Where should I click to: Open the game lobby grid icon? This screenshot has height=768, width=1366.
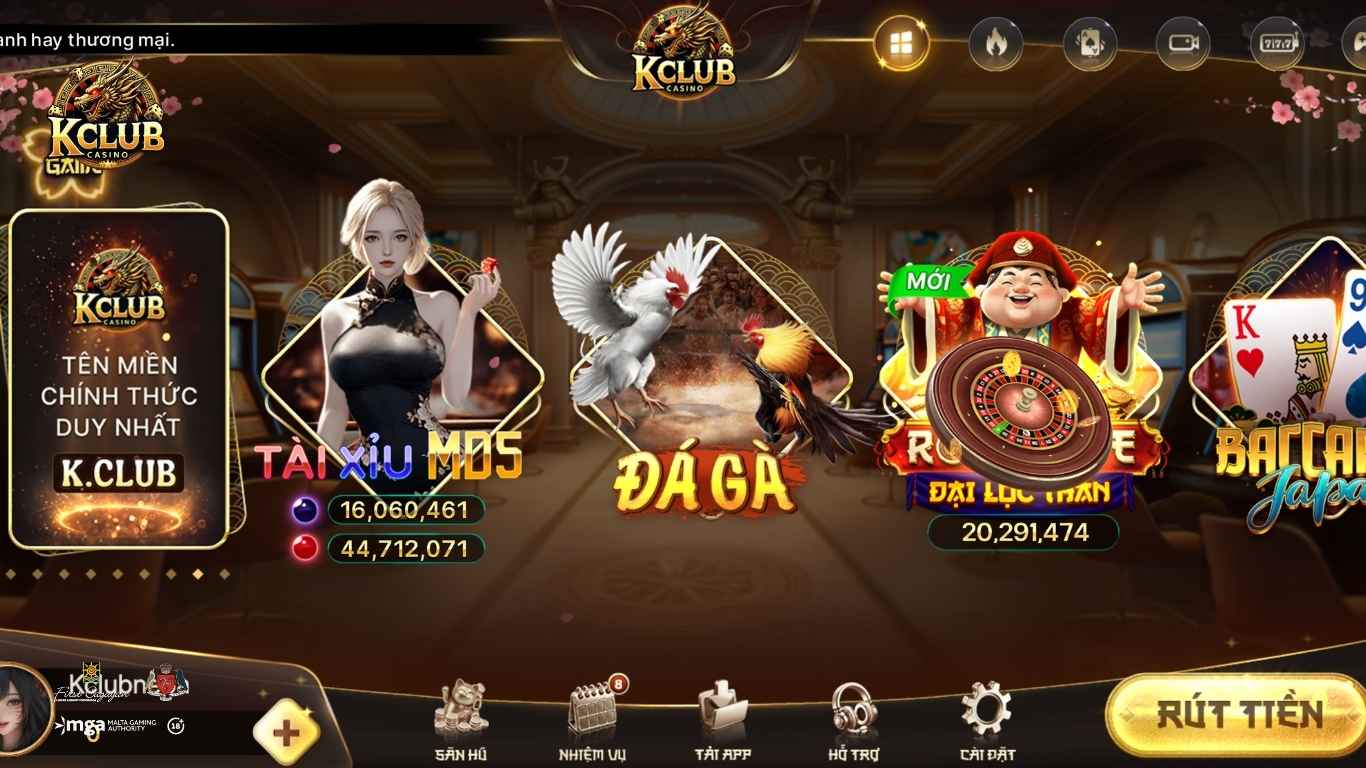pos(899,42)
